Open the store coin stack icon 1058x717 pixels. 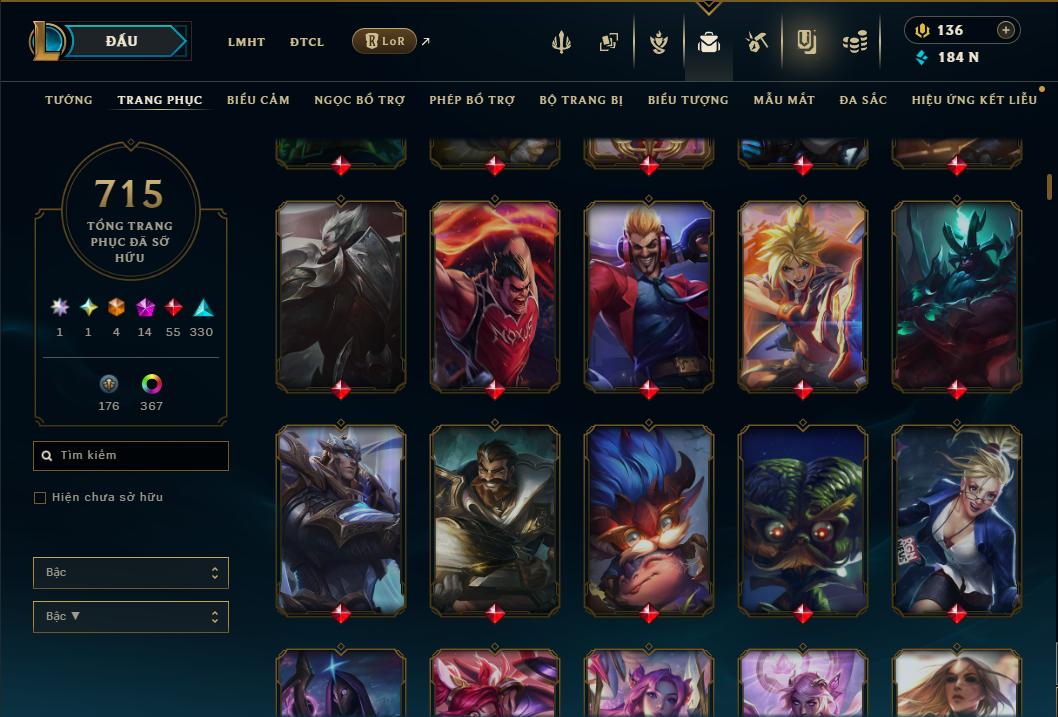854,42
